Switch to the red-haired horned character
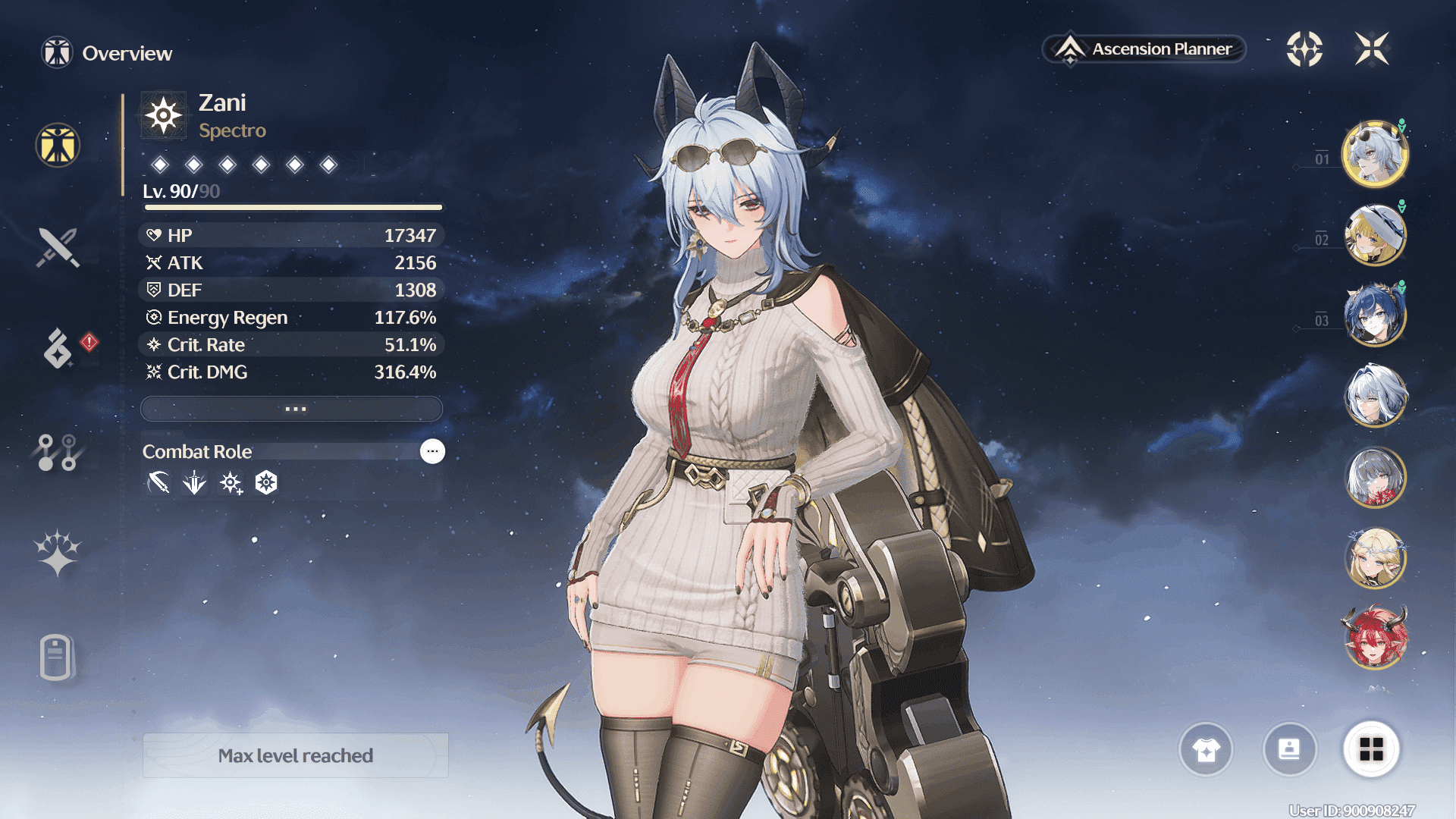This screenshot has width=1456, height=819. click(x=1375, y=639)
